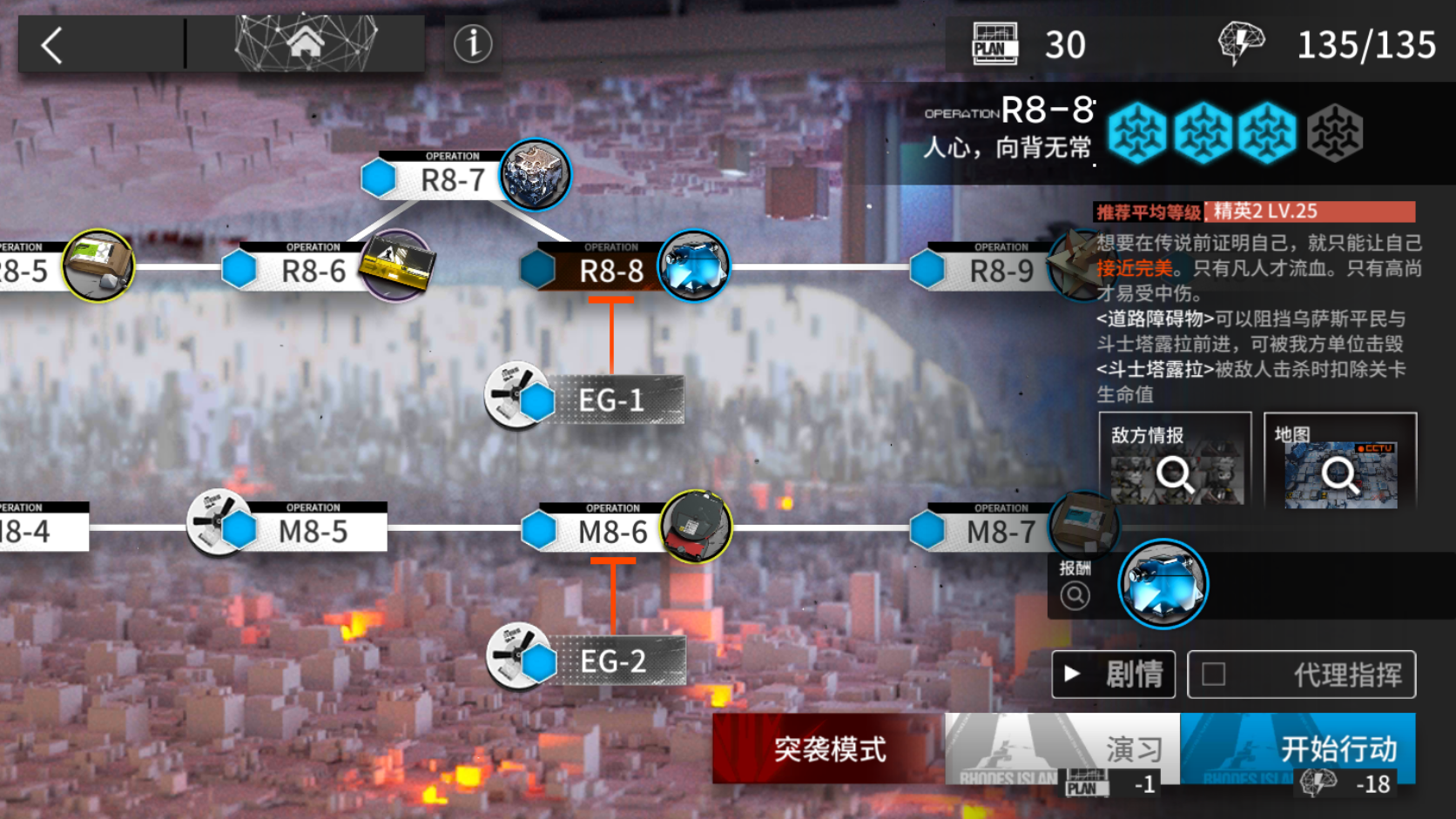Open the info (i) icon for help
Viewport: 1456px width, 819px height.
473,45
